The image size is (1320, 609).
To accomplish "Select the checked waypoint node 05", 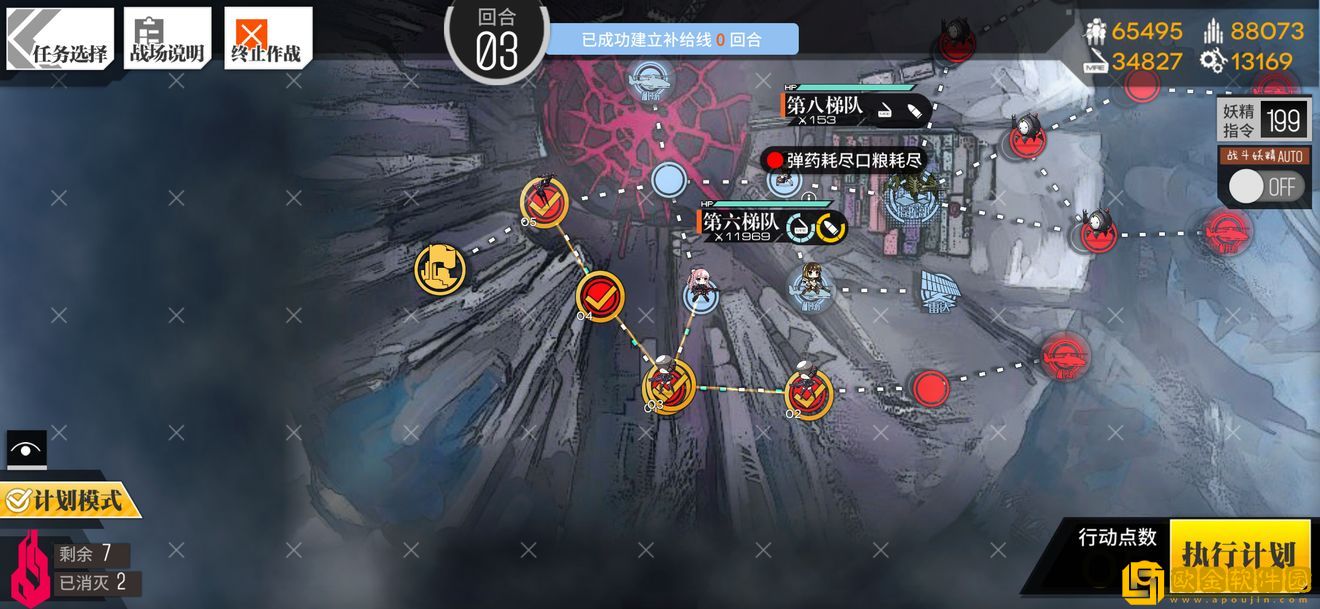I will [x=544, y=203].
